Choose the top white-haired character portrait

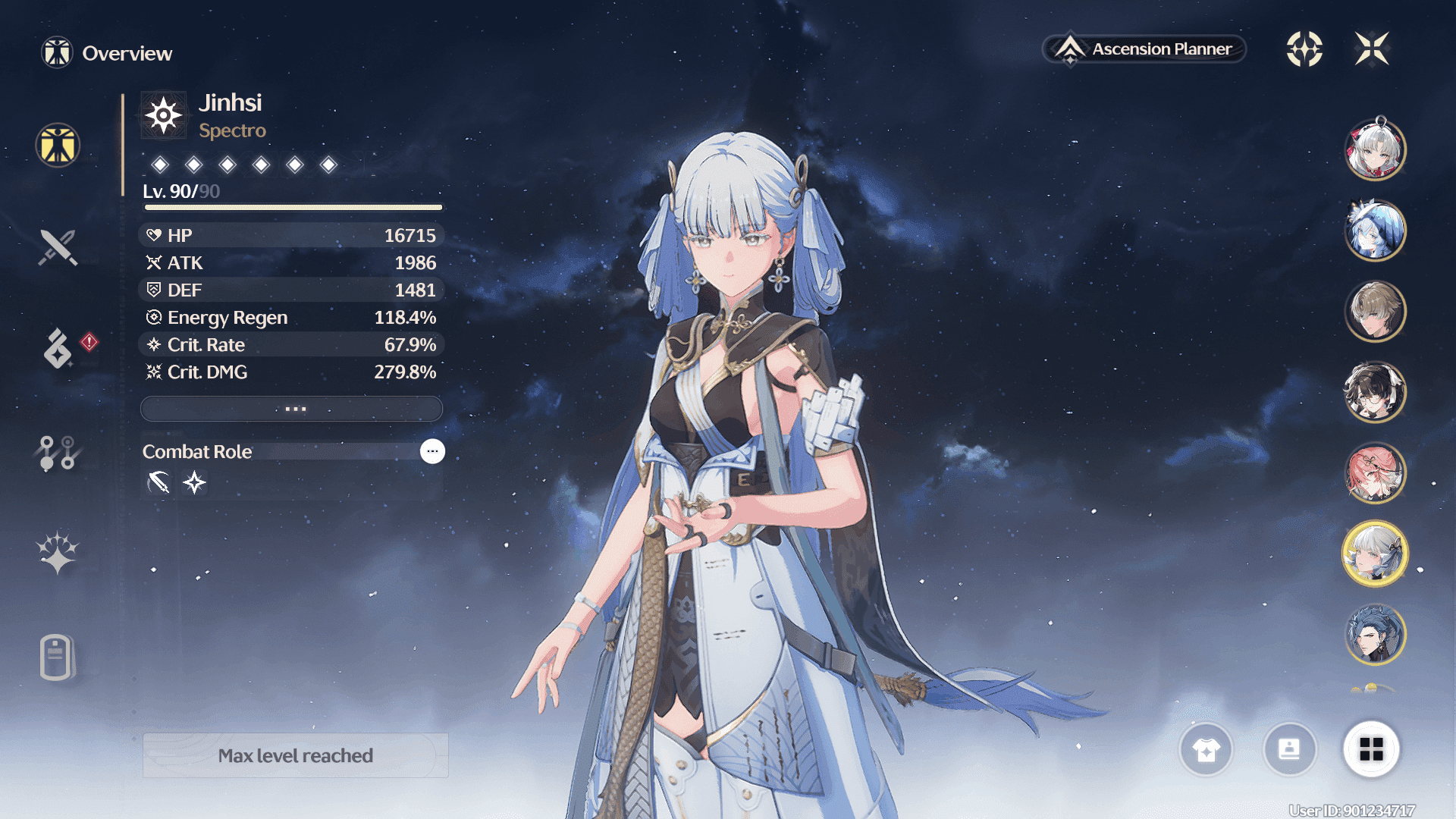pos(1375,149)
